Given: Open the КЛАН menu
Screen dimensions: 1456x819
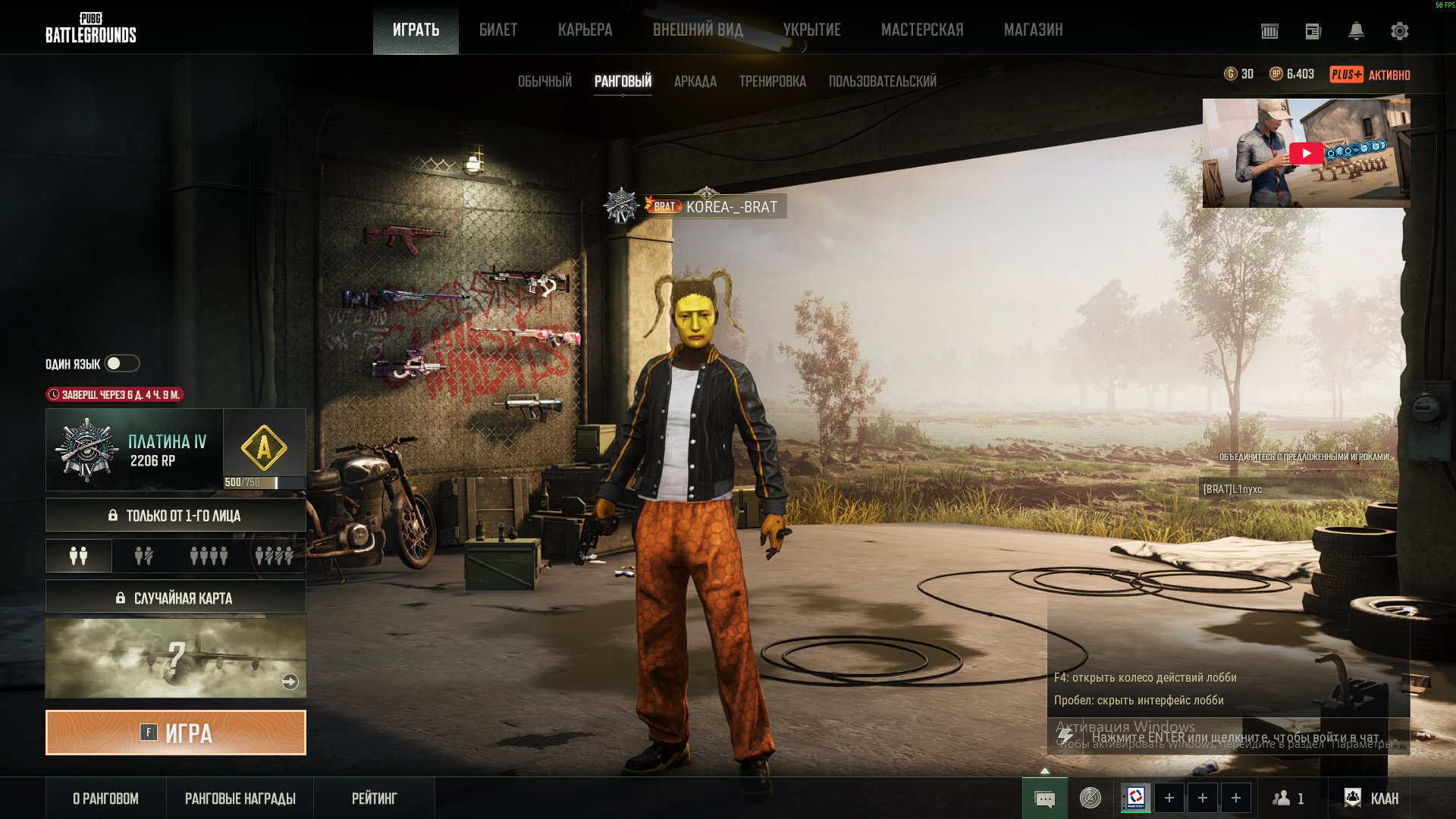Looking at the screenshot, I should pos(1372,799).
